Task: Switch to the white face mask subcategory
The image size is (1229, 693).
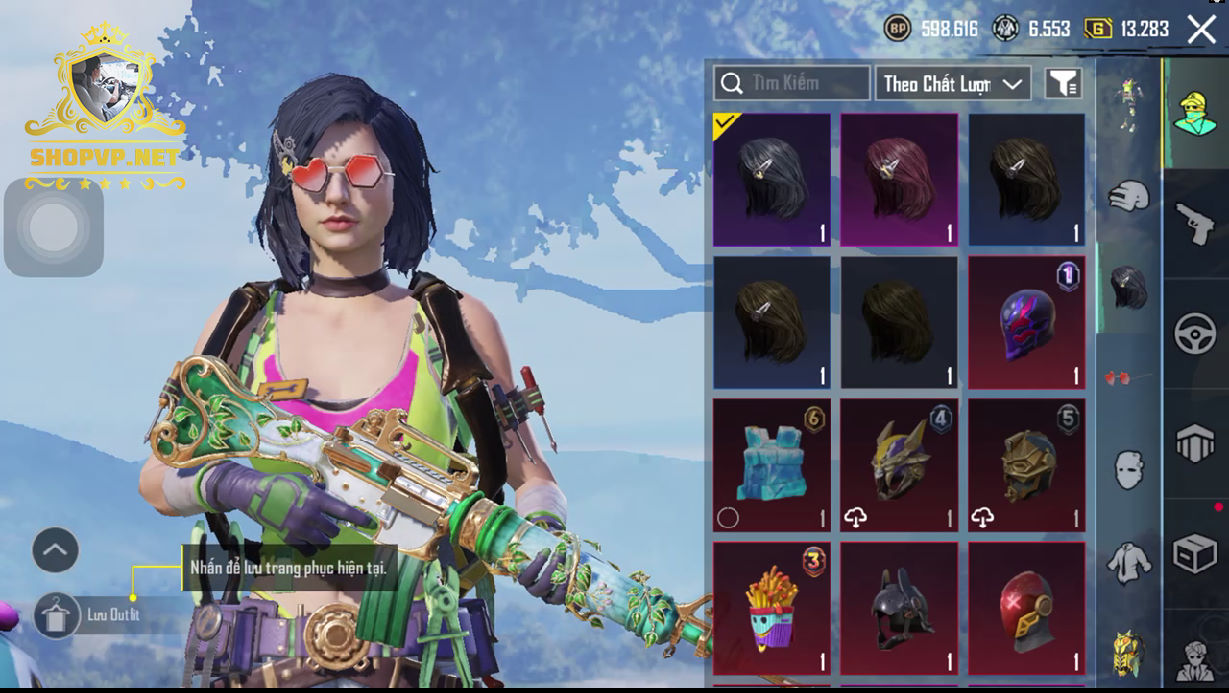Action: click(1128, 468)
